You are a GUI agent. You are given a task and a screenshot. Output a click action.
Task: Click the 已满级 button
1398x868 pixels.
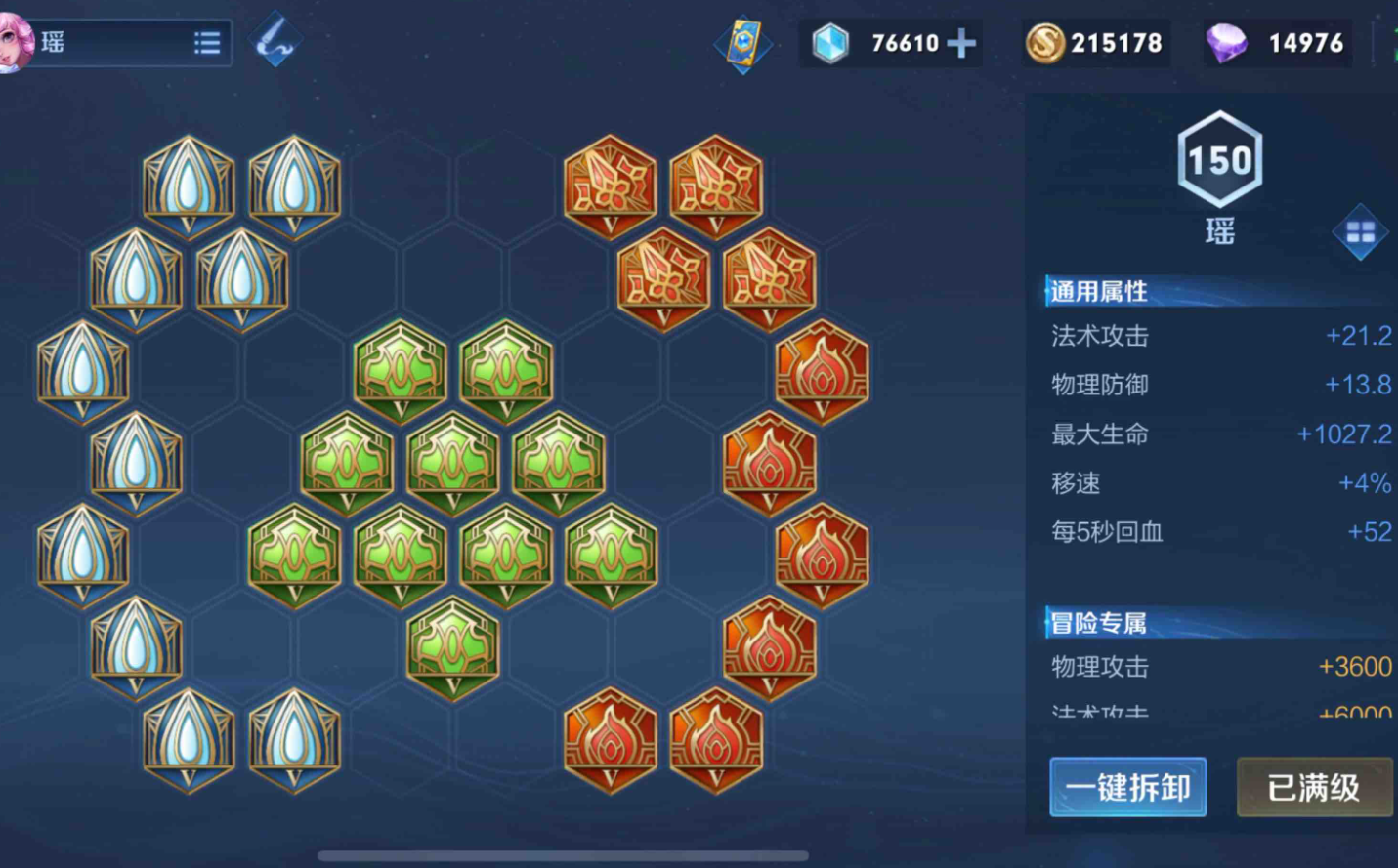[1314, 787]
